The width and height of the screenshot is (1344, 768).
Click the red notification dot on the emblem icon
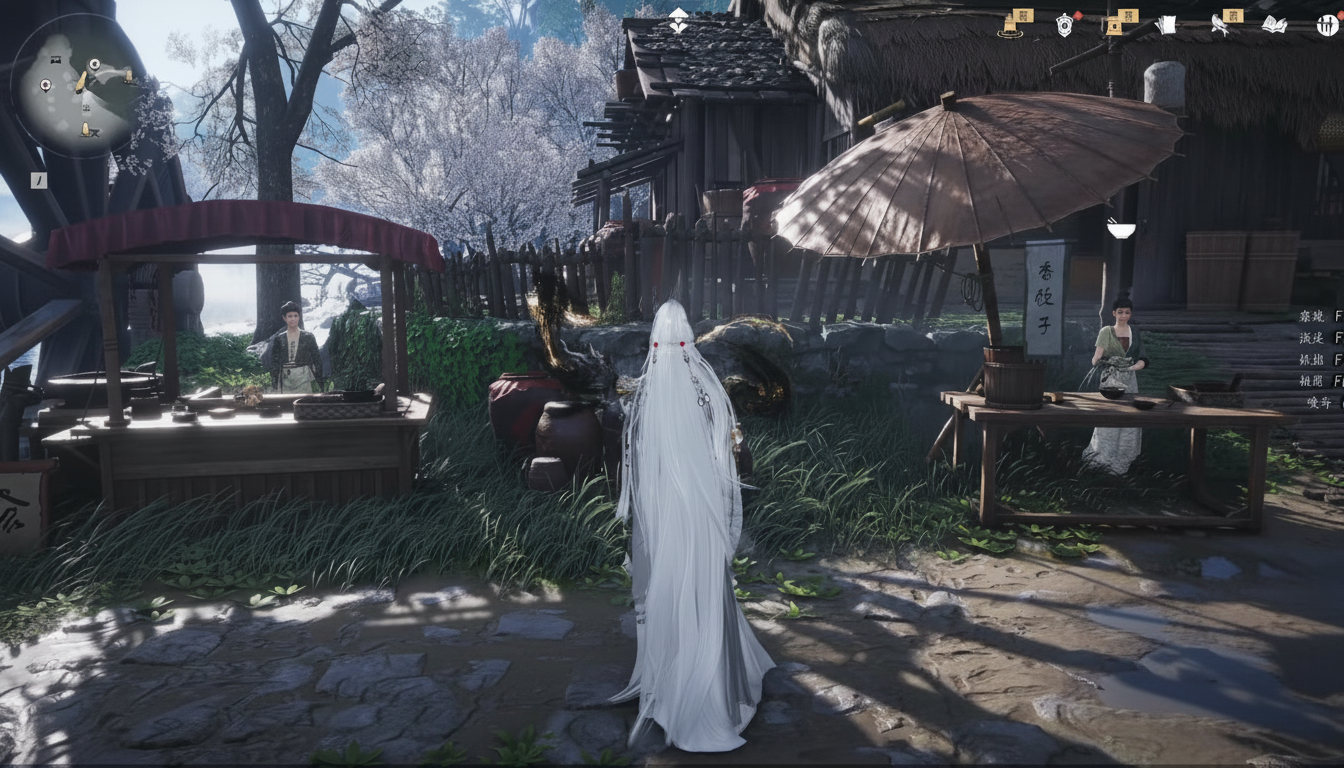pos(1078,16)
